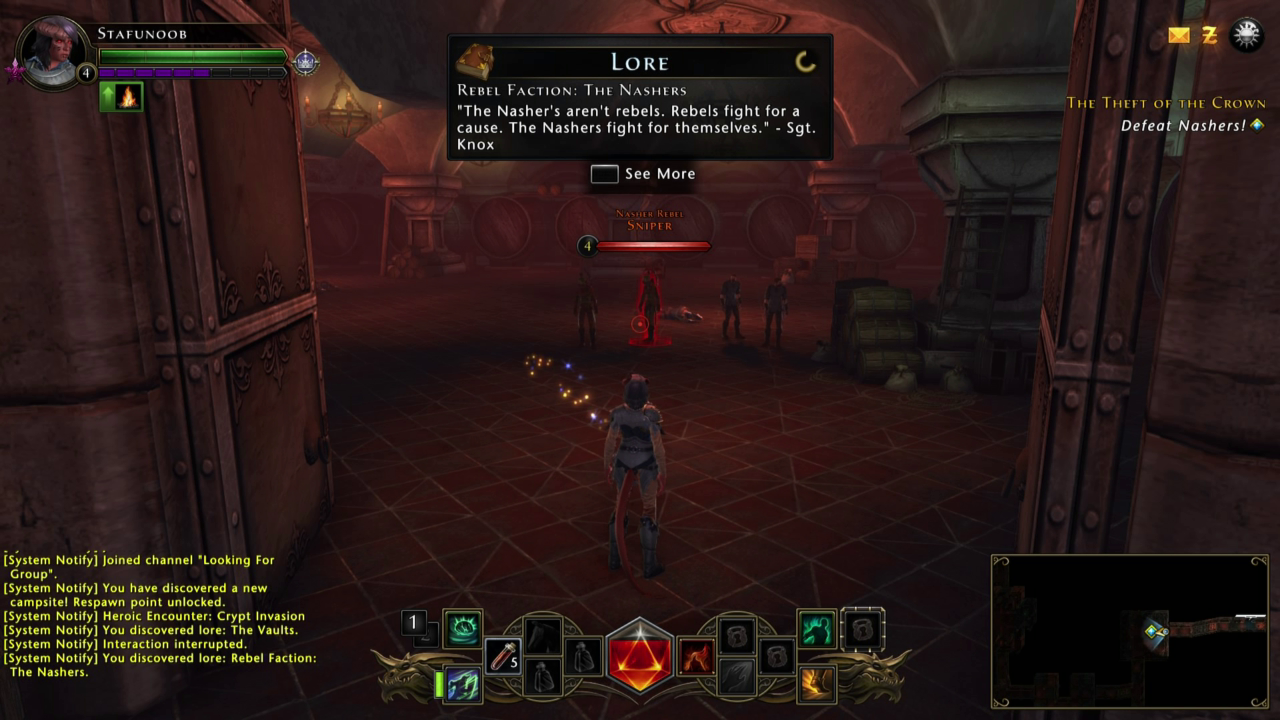Tick the See More checkbox

(604, 174)
